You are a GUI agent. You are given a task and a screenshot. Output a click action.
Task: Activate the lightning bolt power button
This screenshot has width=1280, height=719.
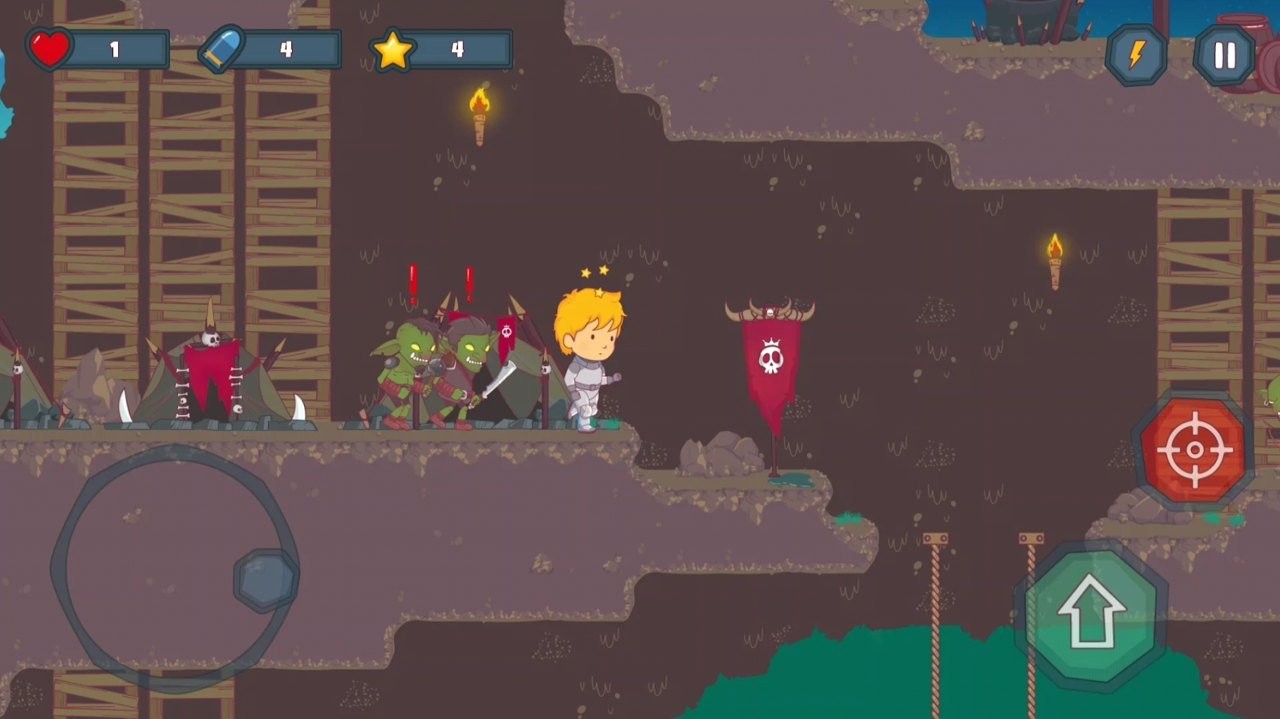(x=1136, y=56)
